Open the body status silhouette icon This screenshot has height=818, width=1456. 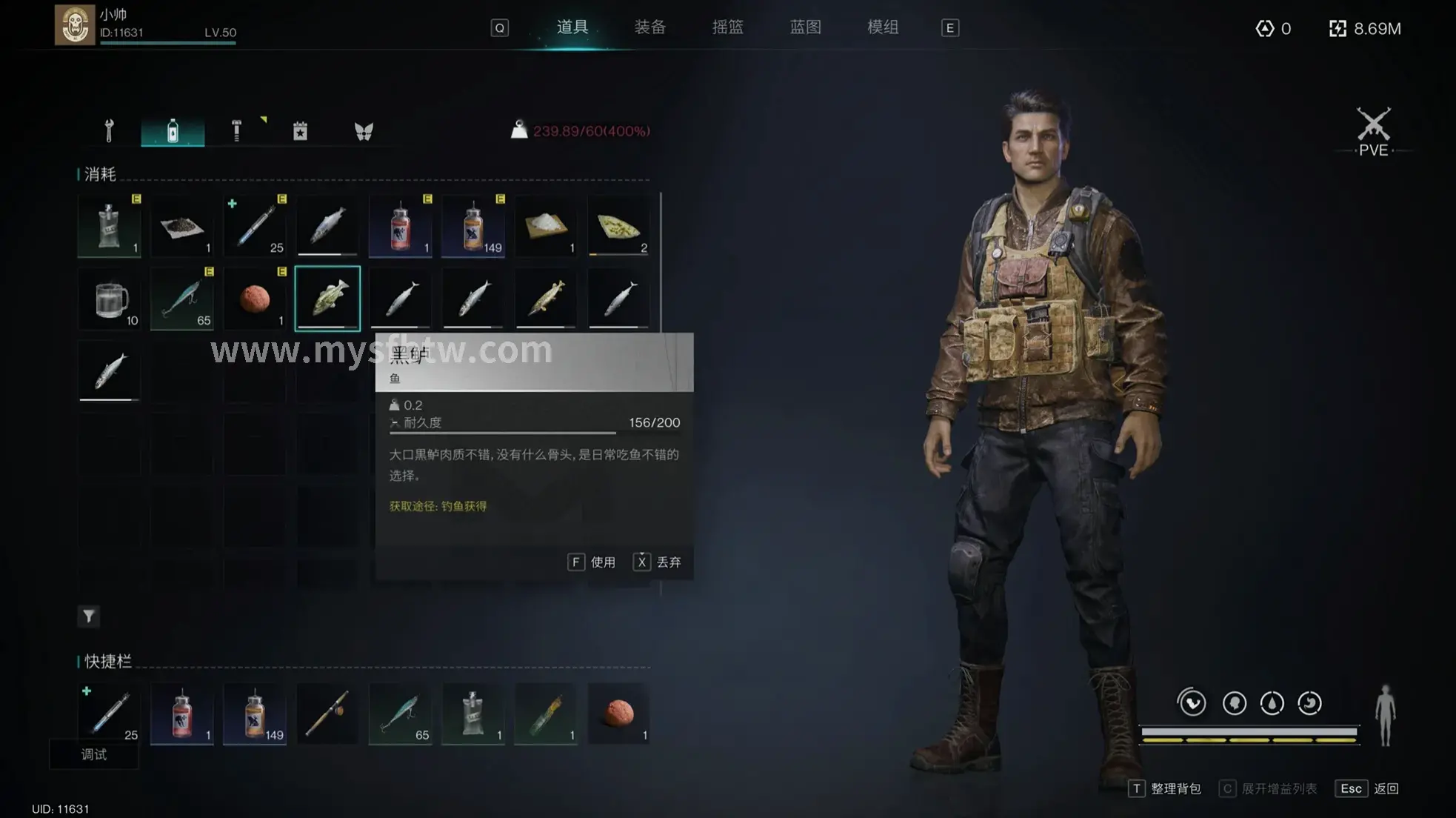[1385, 715]
